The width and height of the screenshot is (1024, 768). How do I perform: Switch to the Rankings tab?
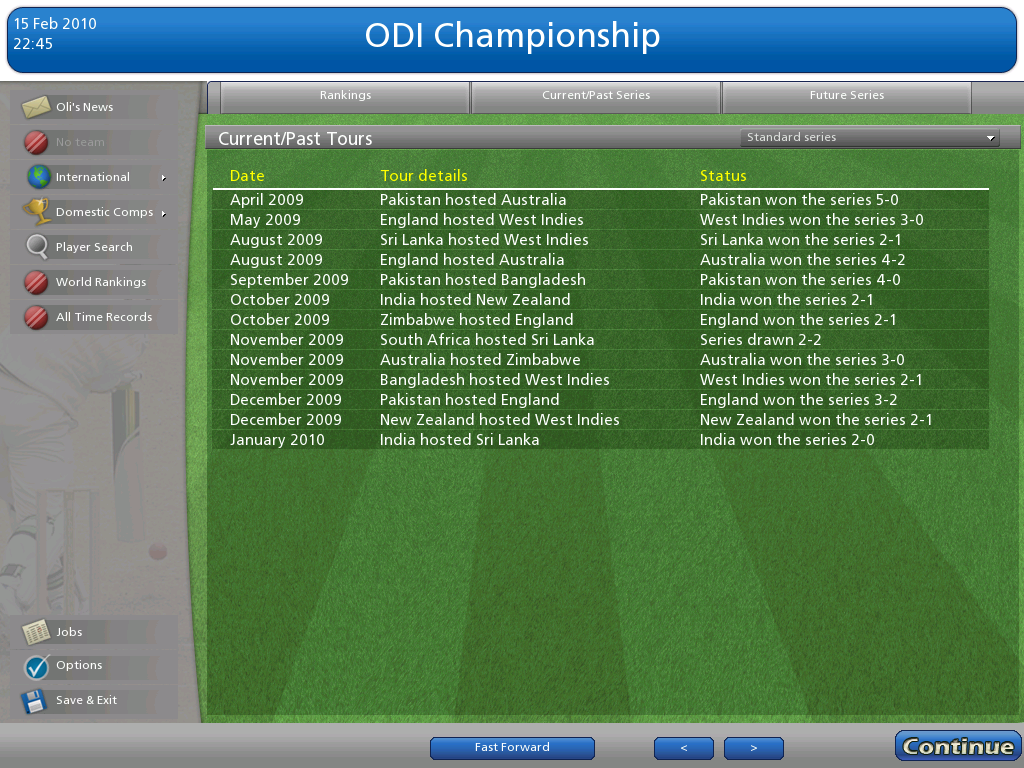click(345, 96)
